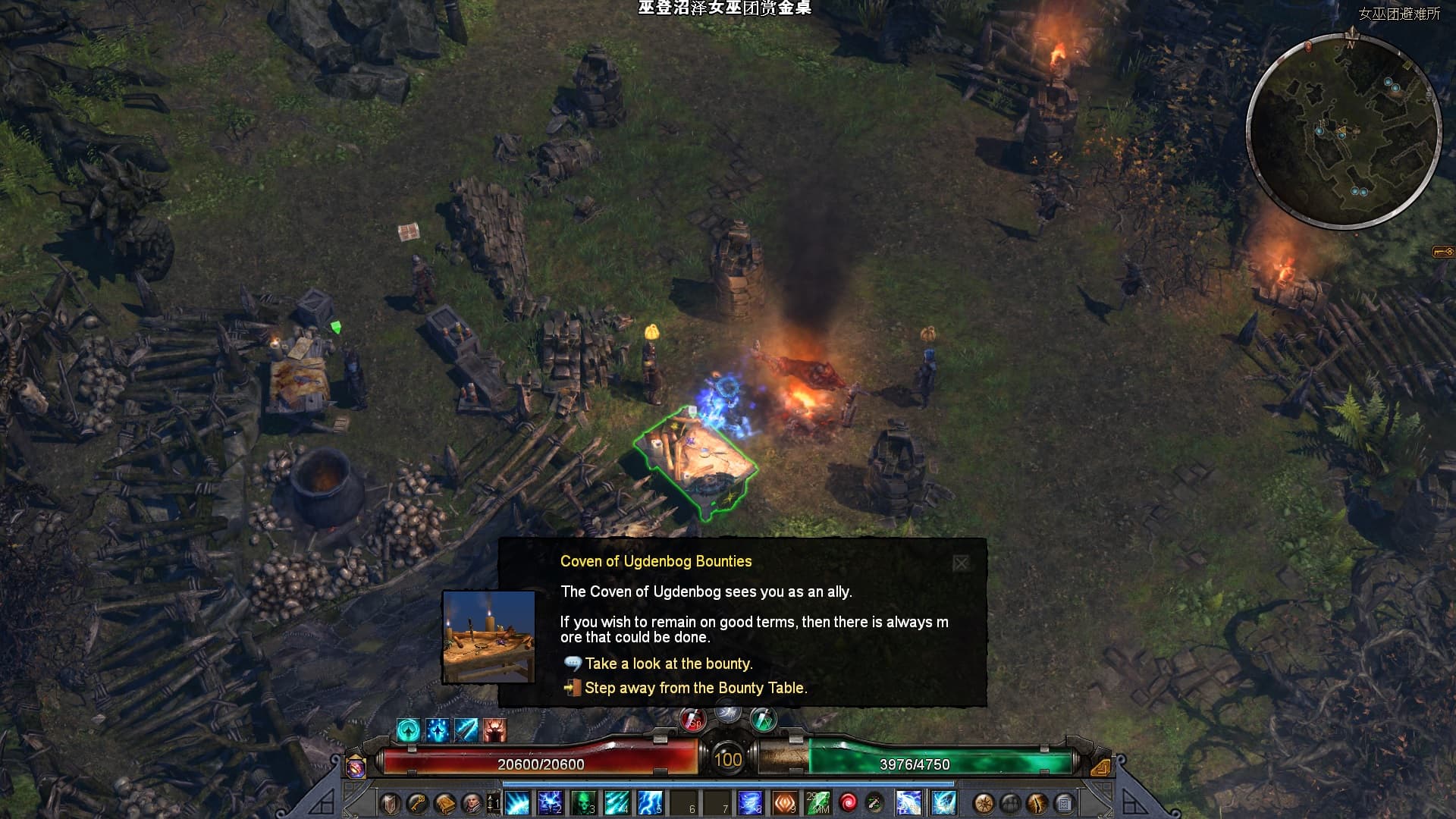Image resolution: width=1456 pixels, height=819 pixels.
Task: Switch hotbar with the bar toggle arrows
Action: point(493,803)
